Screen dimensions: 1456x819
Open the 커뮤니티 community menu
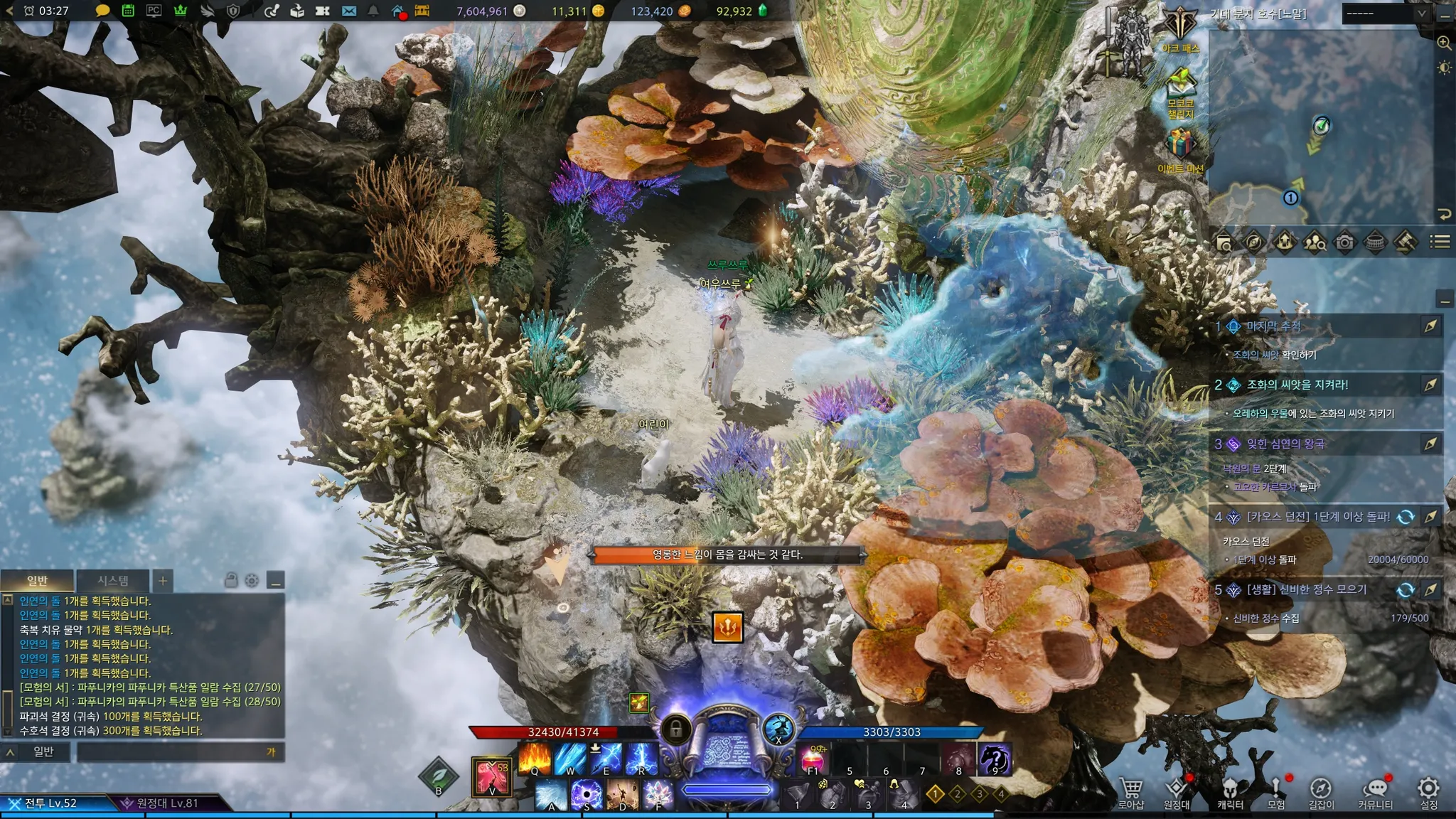click(x=1375, y=792)
